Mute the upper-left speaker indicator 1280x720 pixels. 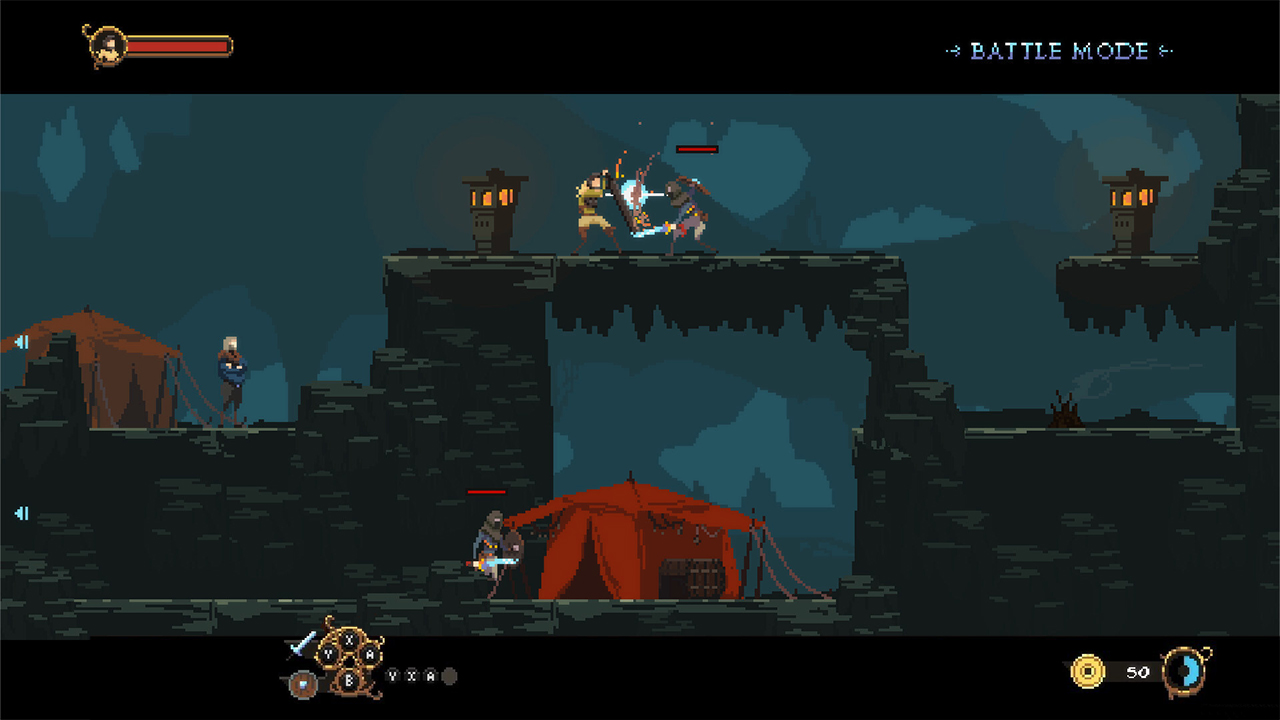pyautogui.click(x=22, y=341)
